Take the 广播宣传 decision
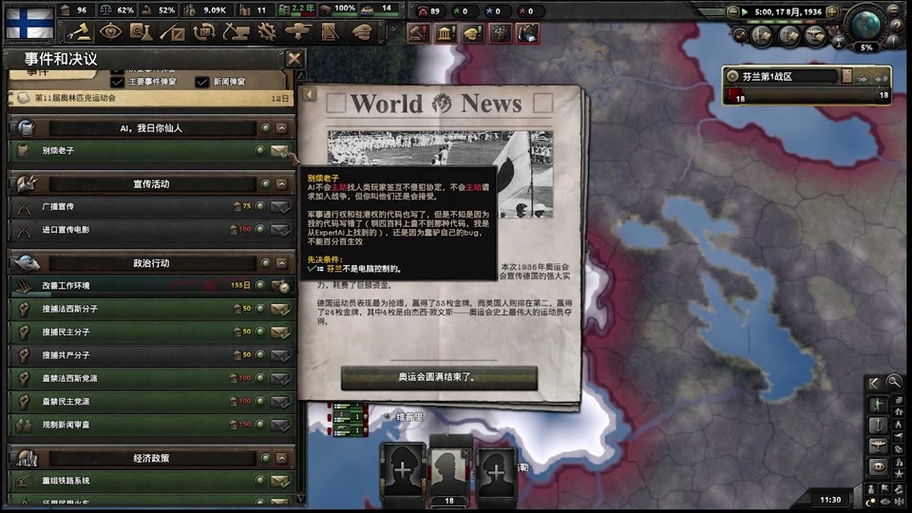The height and width of the screenshot is (513, 912). point(280,207)
